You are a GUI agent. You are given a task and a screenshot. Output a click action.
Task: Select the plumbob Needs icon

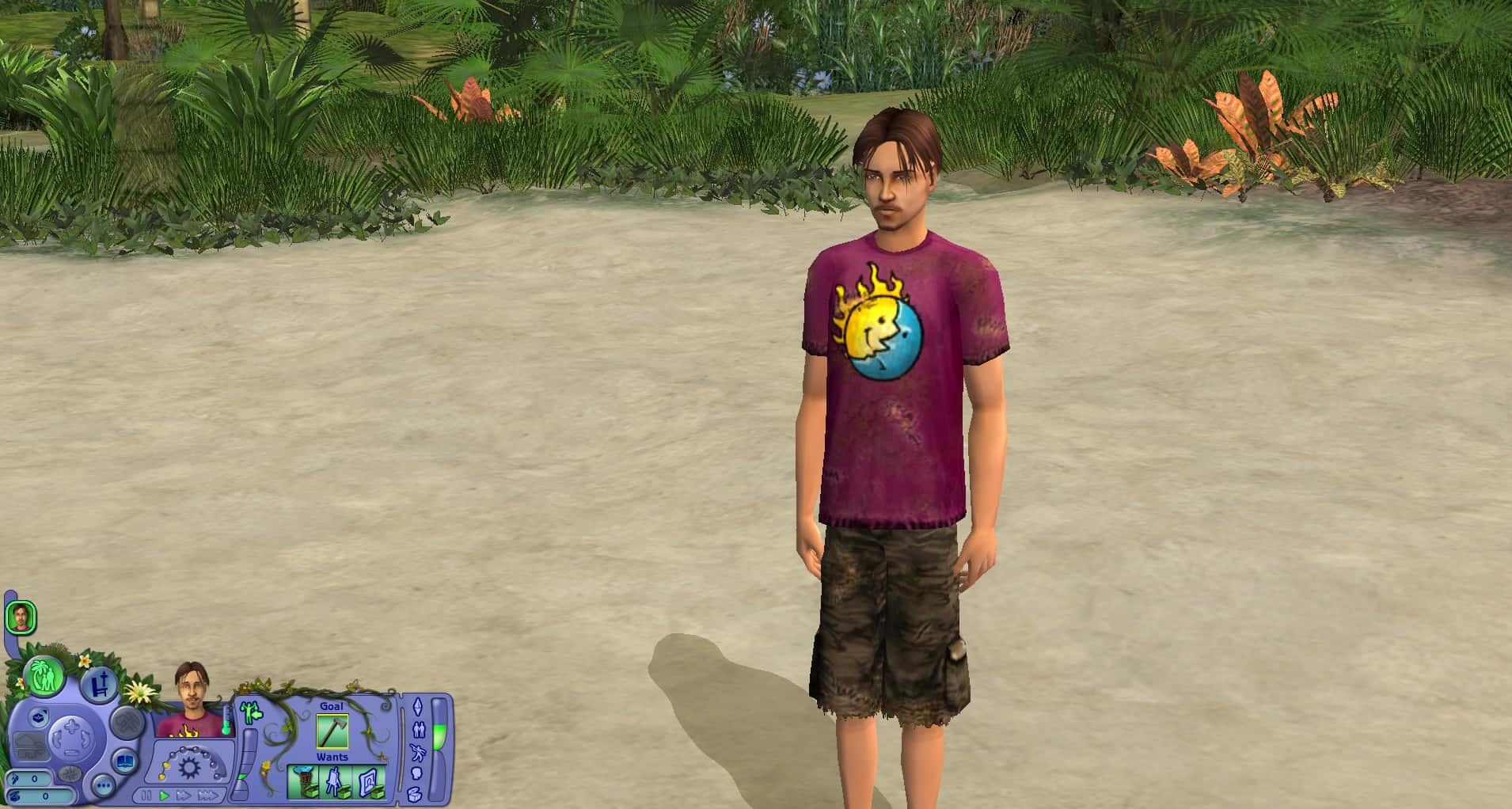pos(418,708)
